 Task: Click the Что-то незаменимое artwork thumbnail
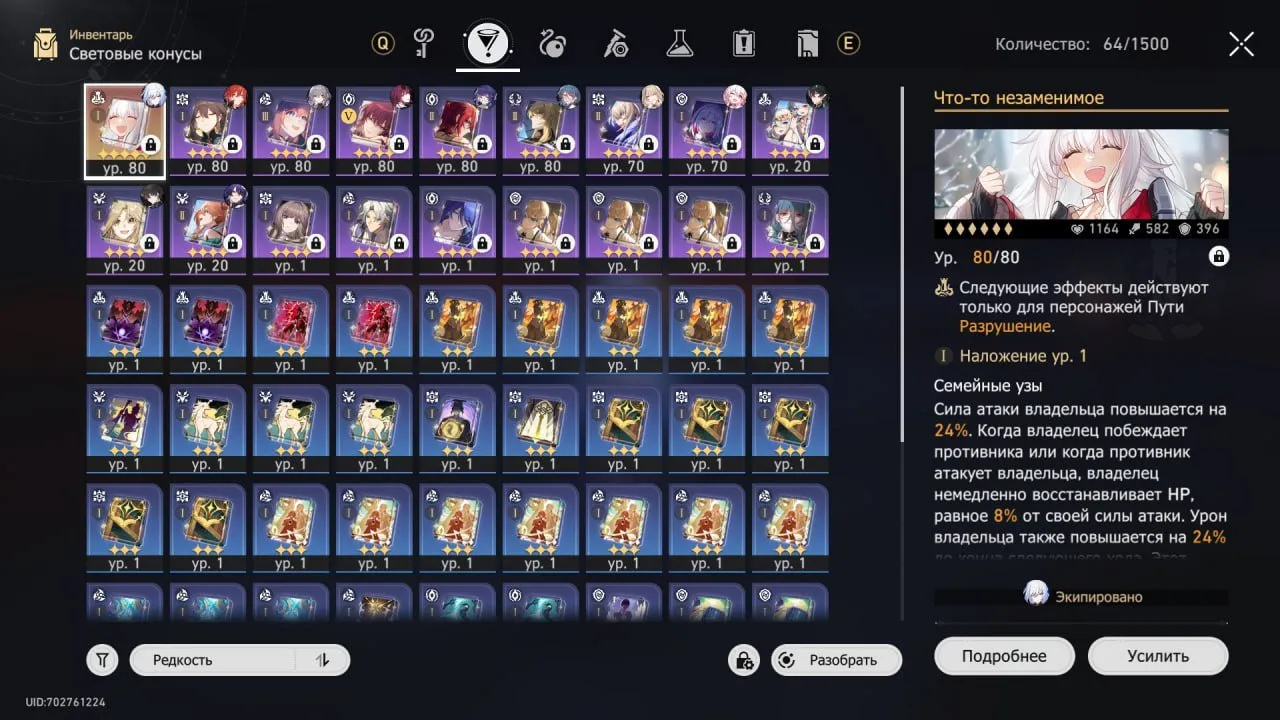[x=1081, y=174]
